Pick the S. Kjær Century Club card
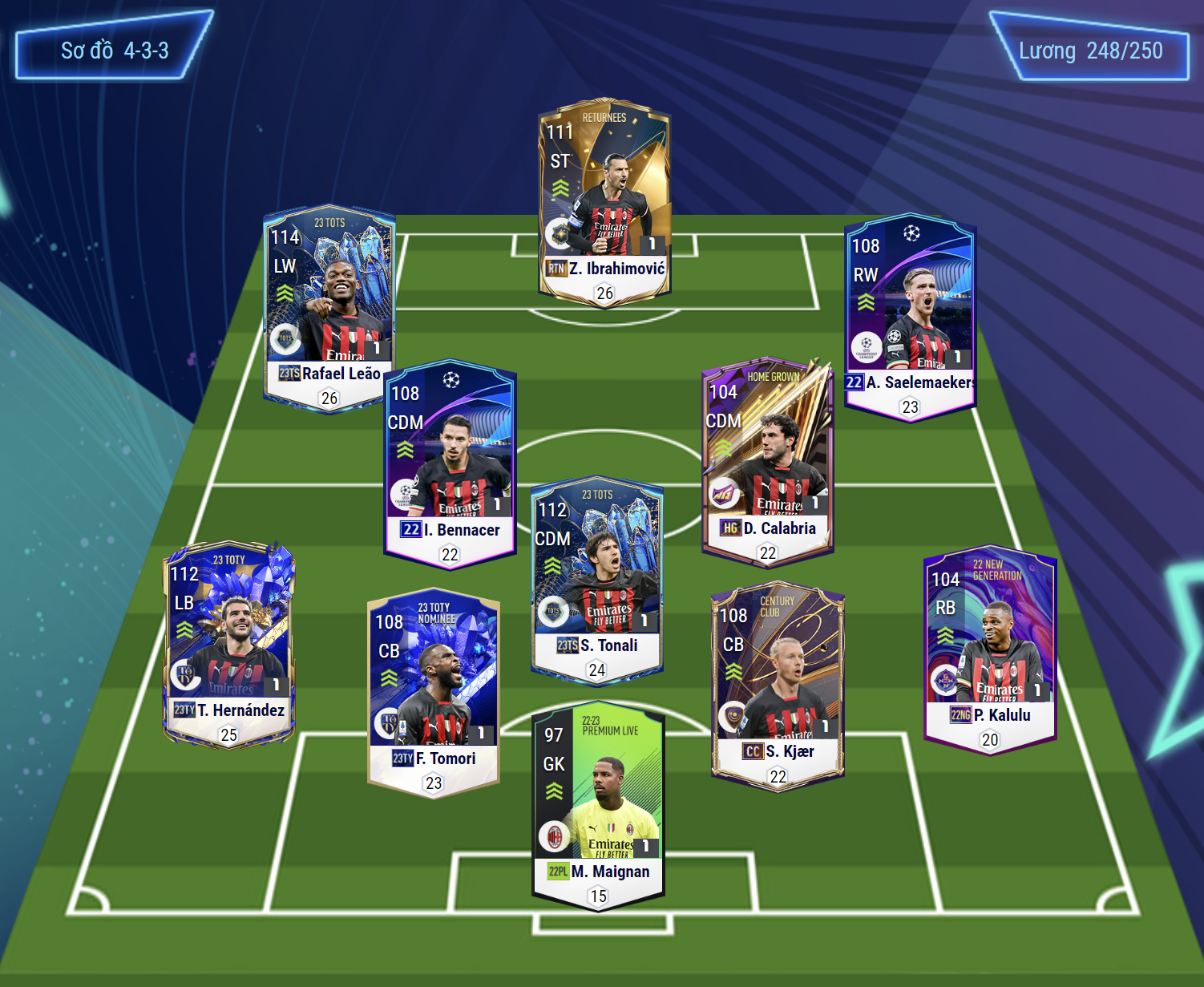1204x987 pixels. pos(778,686)
